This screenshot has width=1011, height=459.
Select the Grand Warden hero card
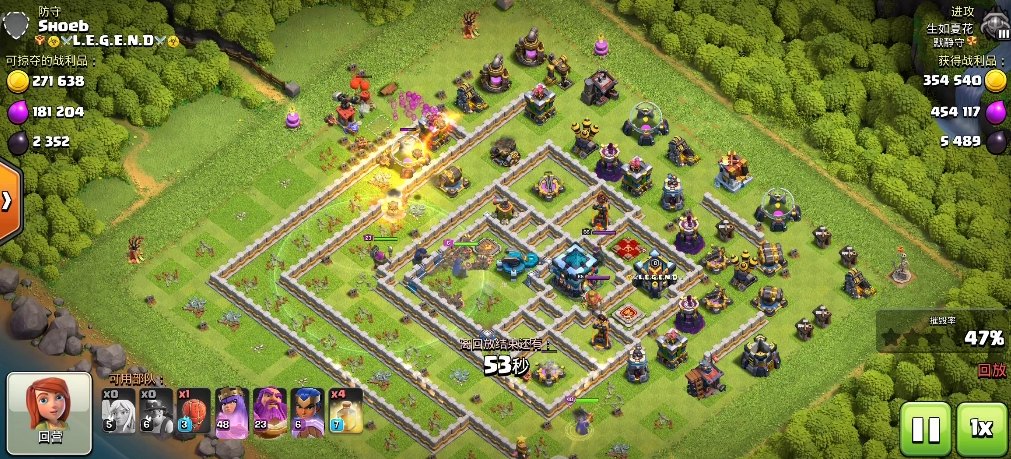pos(270,411)
